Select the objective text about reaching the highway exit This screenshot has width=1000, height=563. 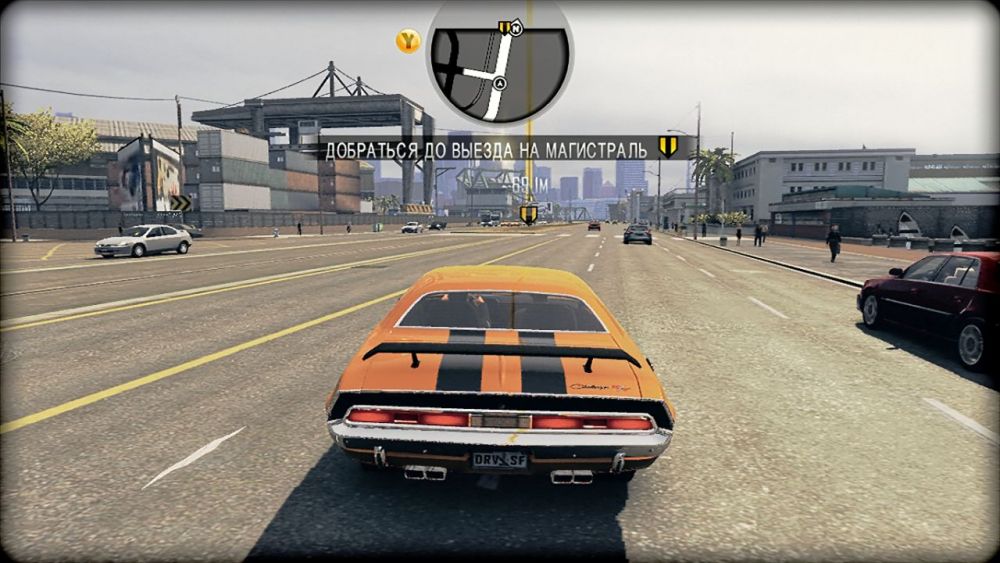tap(485, 149)
